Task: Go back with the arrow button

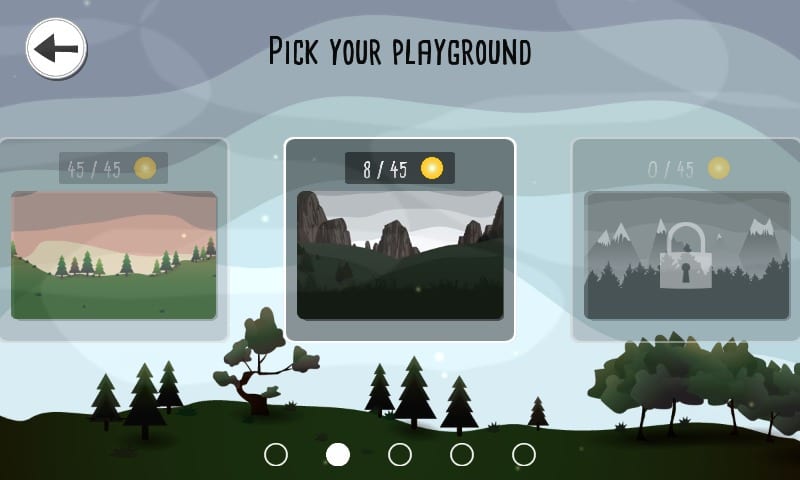Action: [56, 47]
